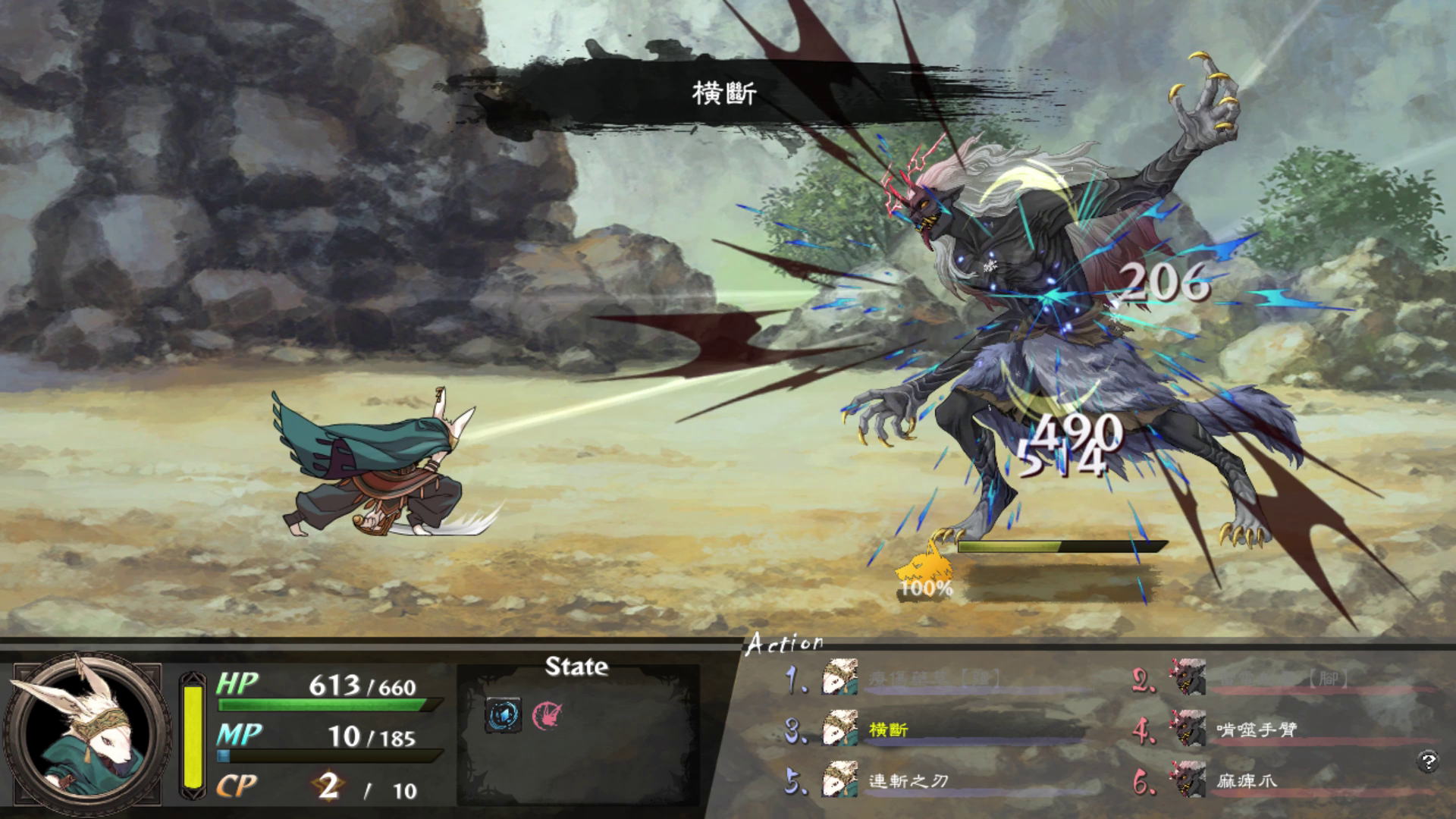Image resolution: width=1456 pixels, height=819 pixels.
Task: Inspect the enemy's 啃噬手臂 action
Action: pyautogui.click(x=1256, y=730)
